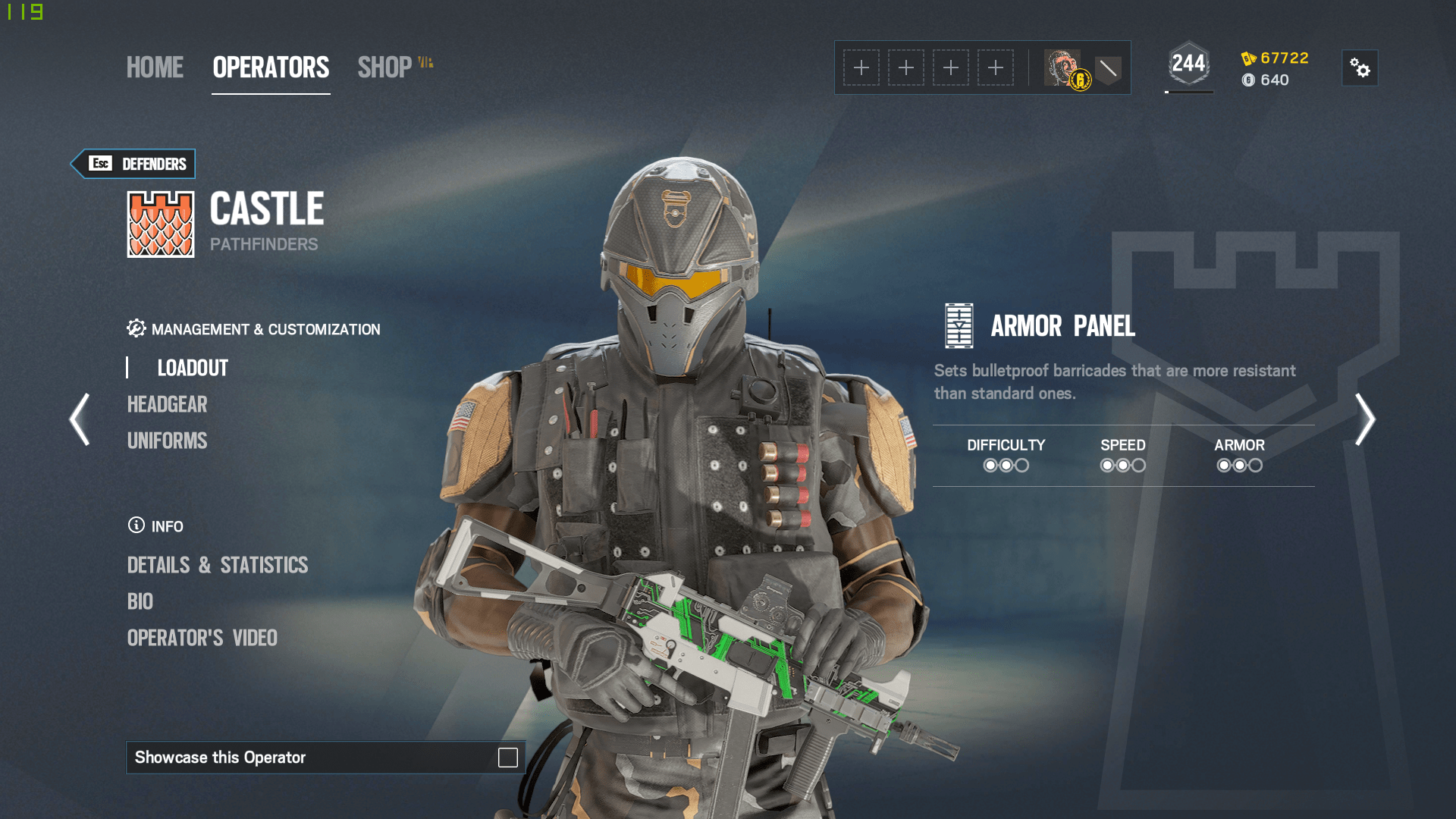Click the Difficulty rating dots

(1006, 465)
